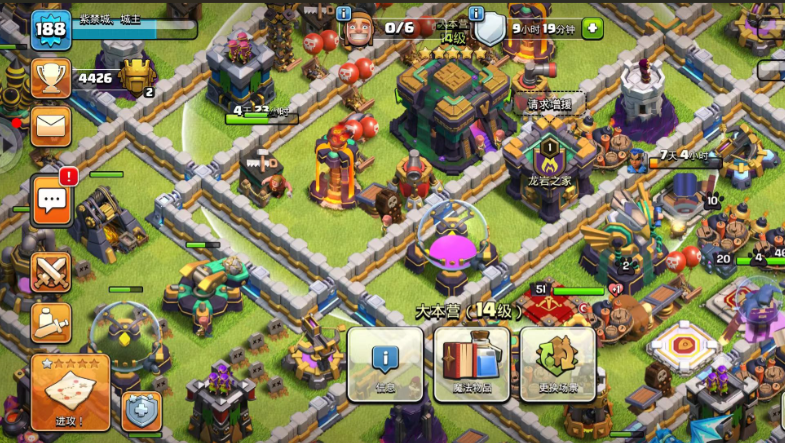Open the trophy rankings button
Viewport: 785px width, 443px height.
pyautogui.click(x=50, y=78)
